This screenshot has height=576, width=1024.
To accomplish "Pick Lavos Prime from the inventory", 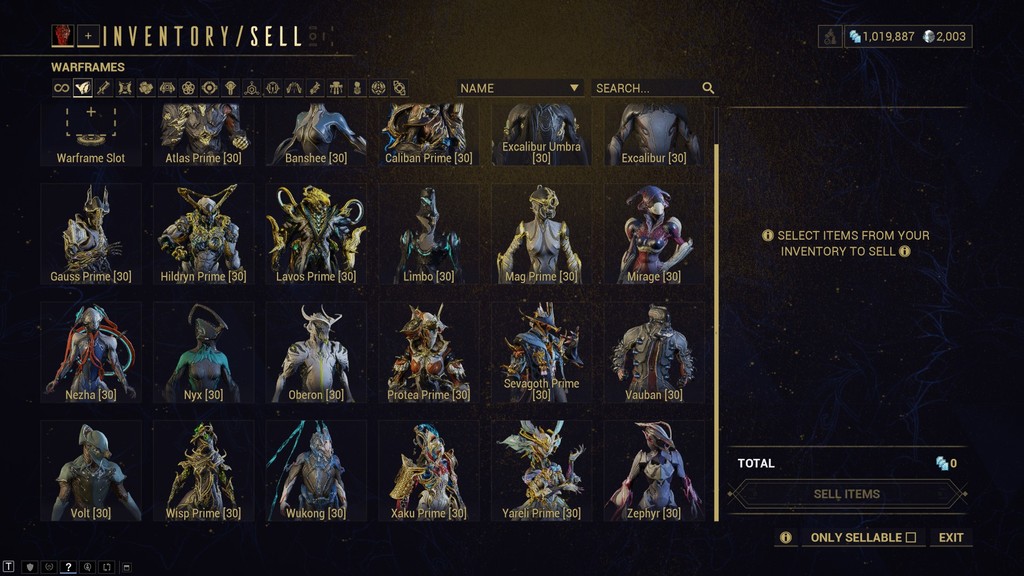I will point(316,233).
